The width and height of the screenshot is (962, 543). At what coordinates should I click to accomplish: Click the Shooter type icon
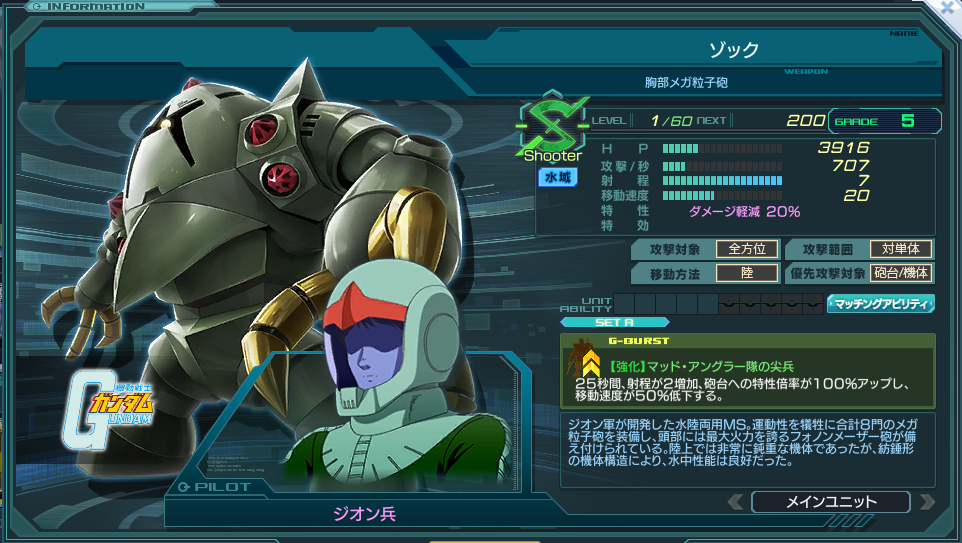click(x=552, y=130)
